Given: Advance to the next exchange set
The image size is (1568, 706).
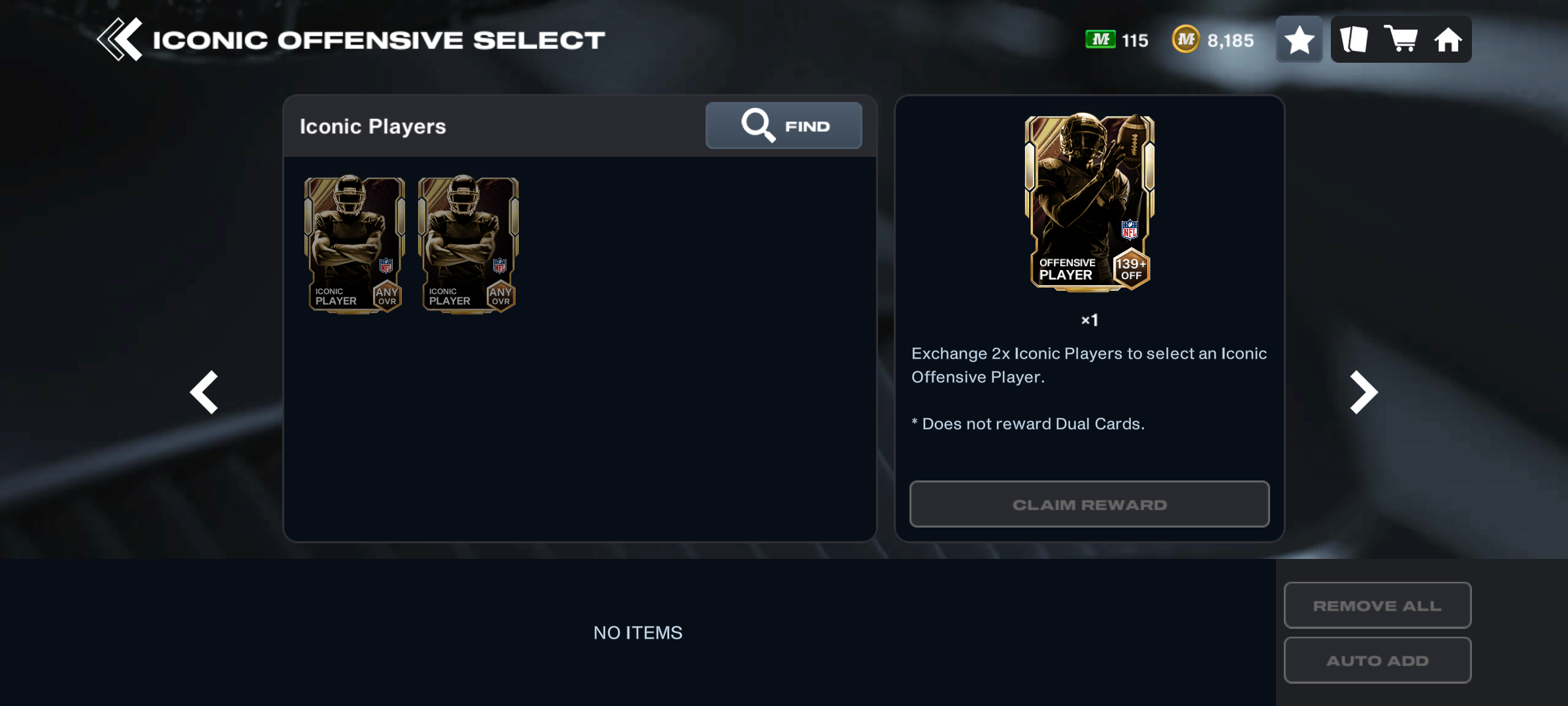Looking at the screenshot, I should click(x=1364, y=392).
